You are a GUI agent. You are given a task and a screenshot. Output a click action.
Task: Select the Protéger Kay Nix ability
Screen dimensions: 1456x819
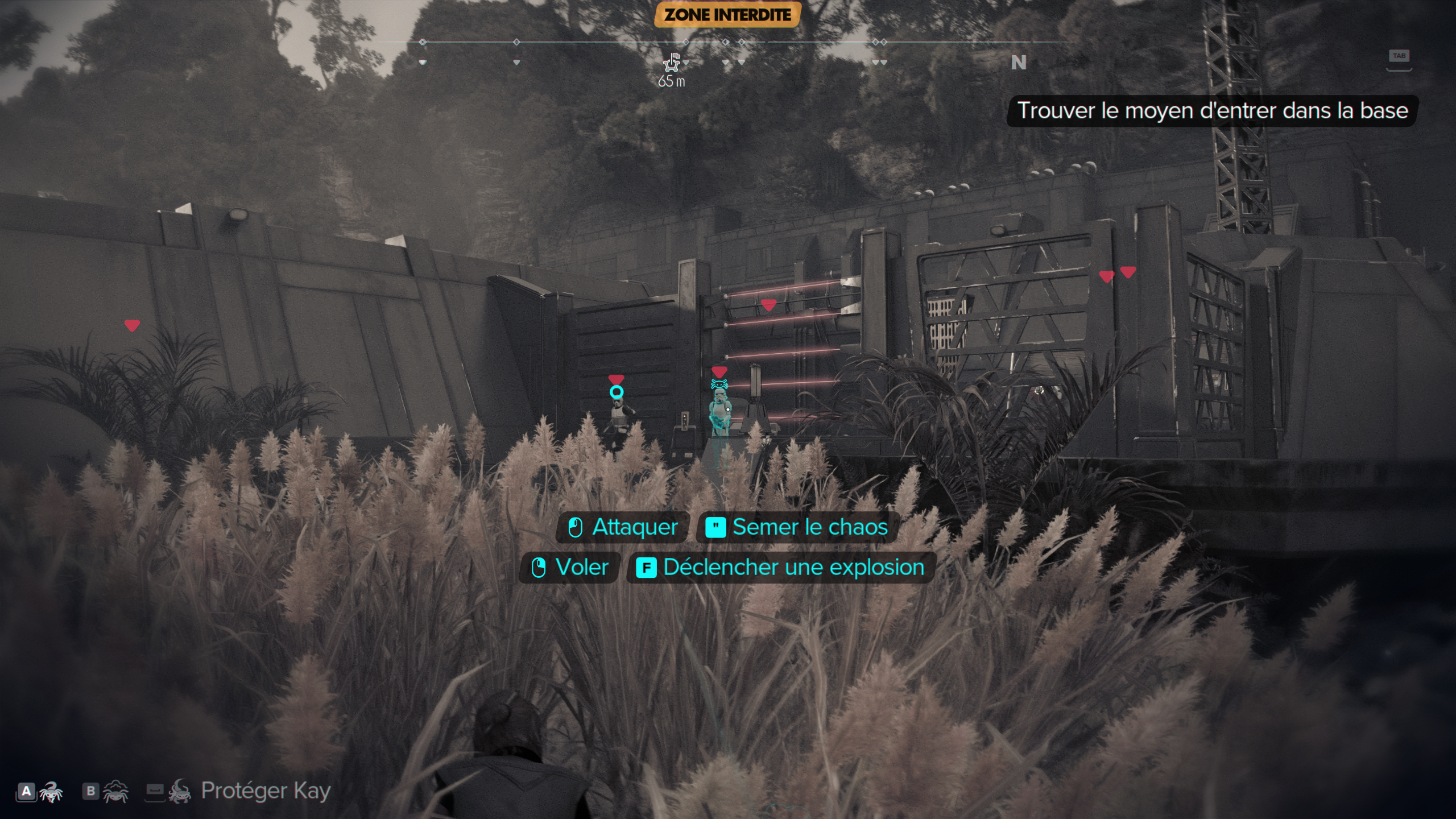pos(238,791)
